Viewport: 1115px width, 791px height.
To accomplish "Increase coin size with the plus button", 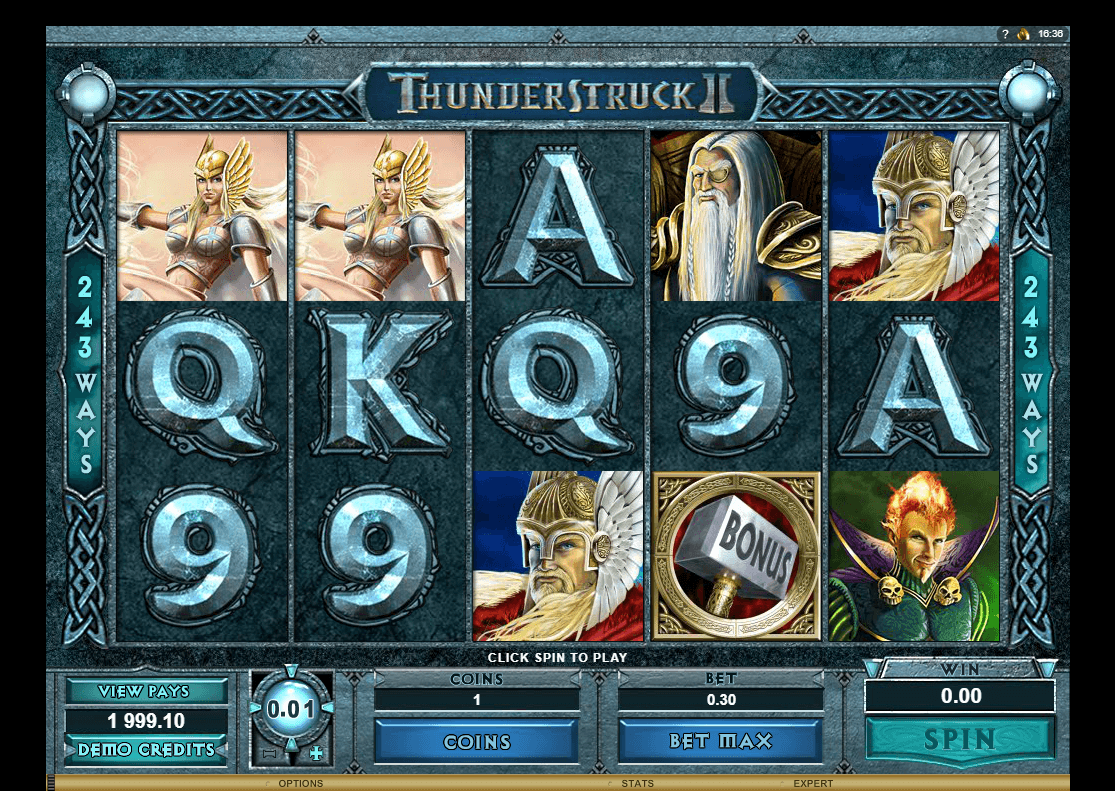I will [x=317, y=753].
